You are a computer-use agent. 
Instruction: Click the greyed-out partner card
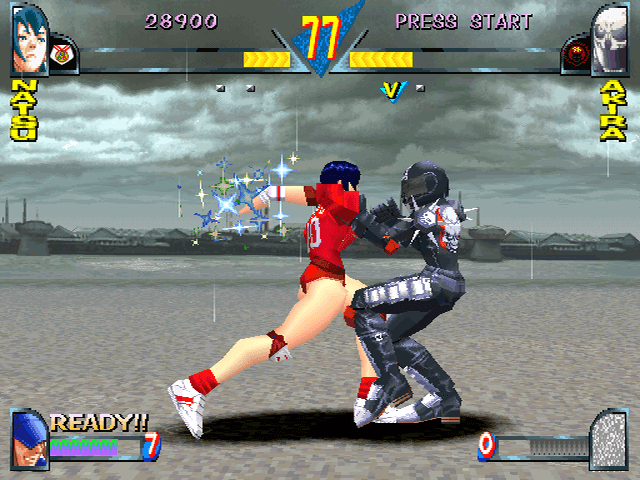pos(609,439)
